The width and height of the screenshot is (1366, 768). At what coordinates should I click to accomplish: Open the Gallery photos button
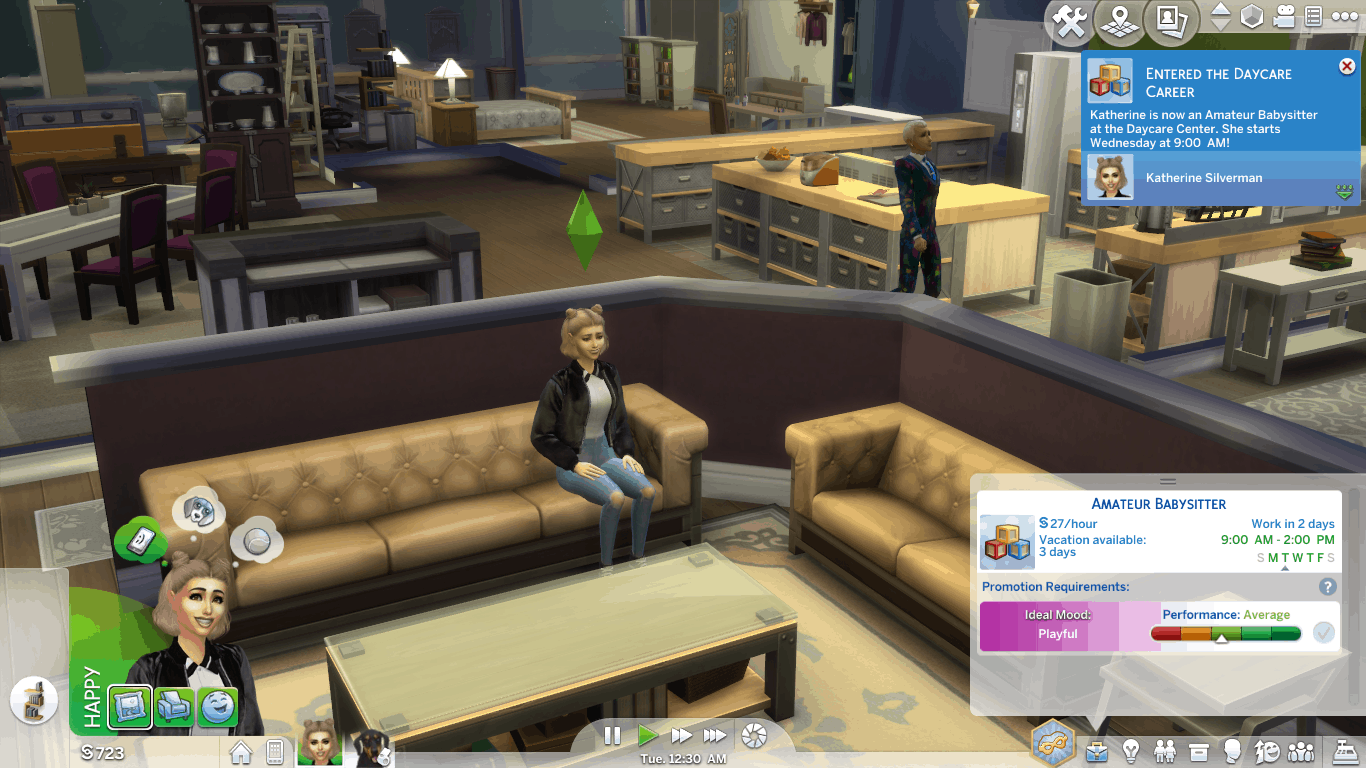tap(1171, 22)
